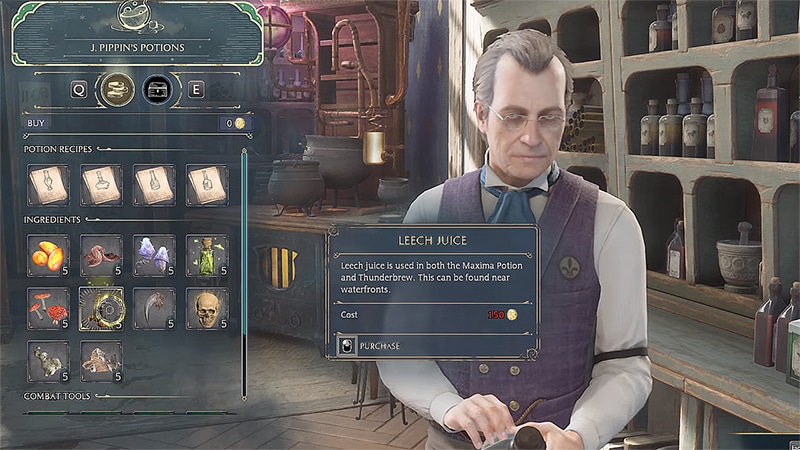Select the skull ingredient
800x450 pixels.
(x=206, y=308)
